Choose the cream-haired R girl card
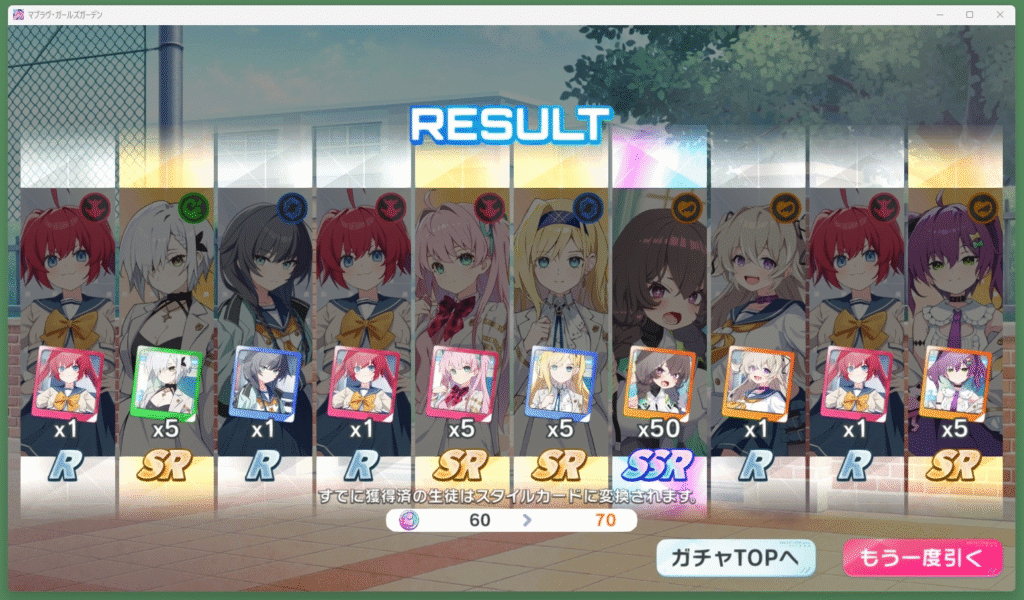 (x=758, y=383)
